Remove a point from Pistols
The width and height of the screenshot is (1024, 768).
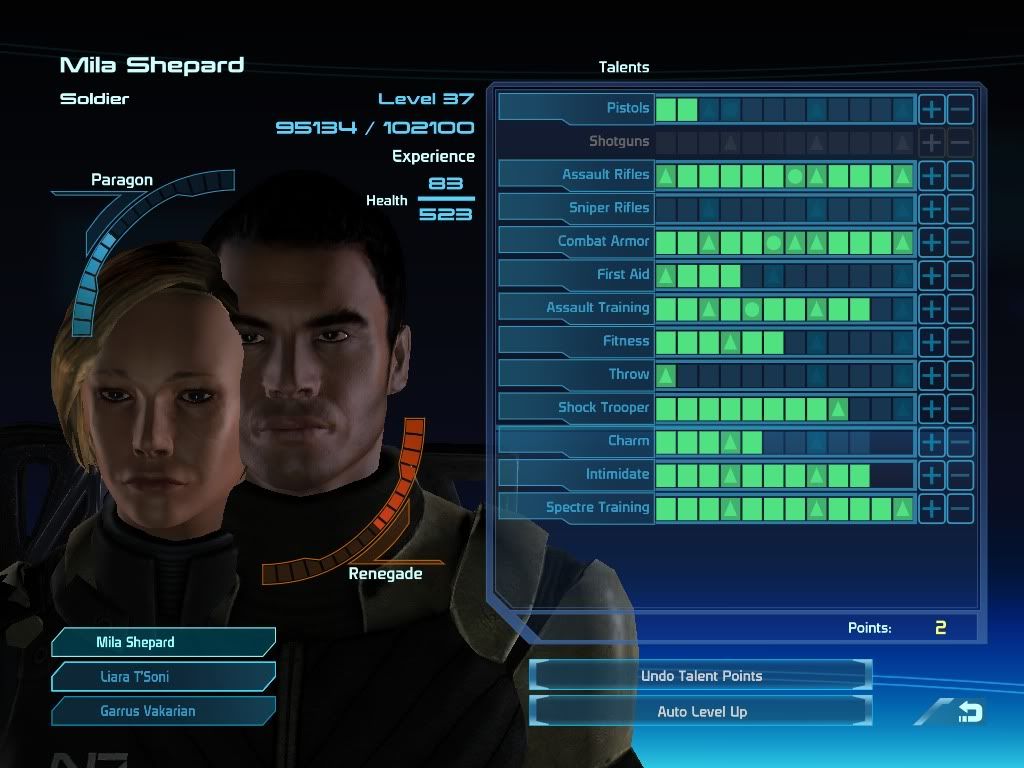959,108
